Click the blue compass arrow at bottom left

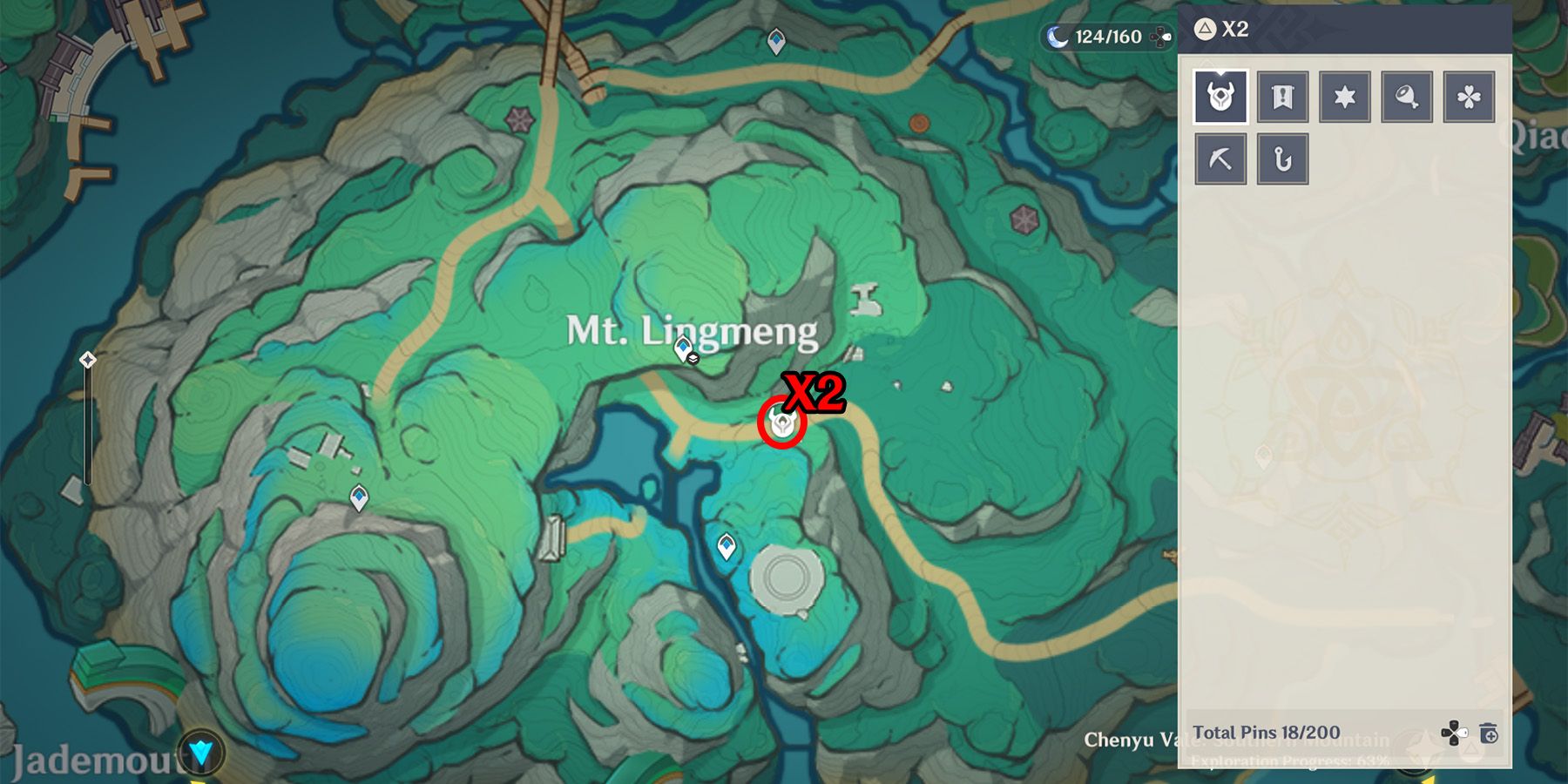tap(199, 749)
